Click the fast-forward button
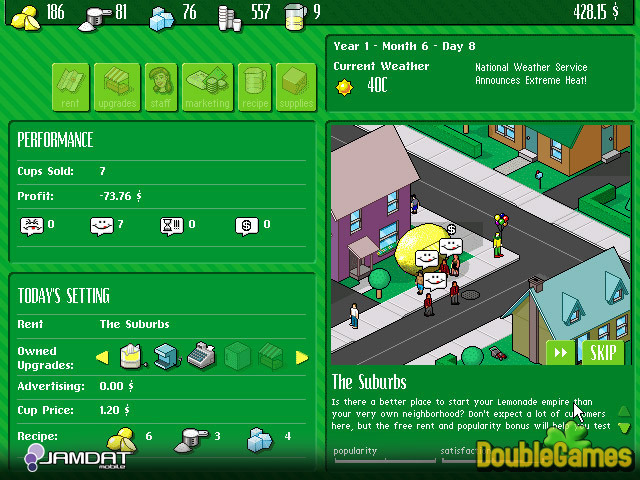640x480 pixels. tap(560, 352)
